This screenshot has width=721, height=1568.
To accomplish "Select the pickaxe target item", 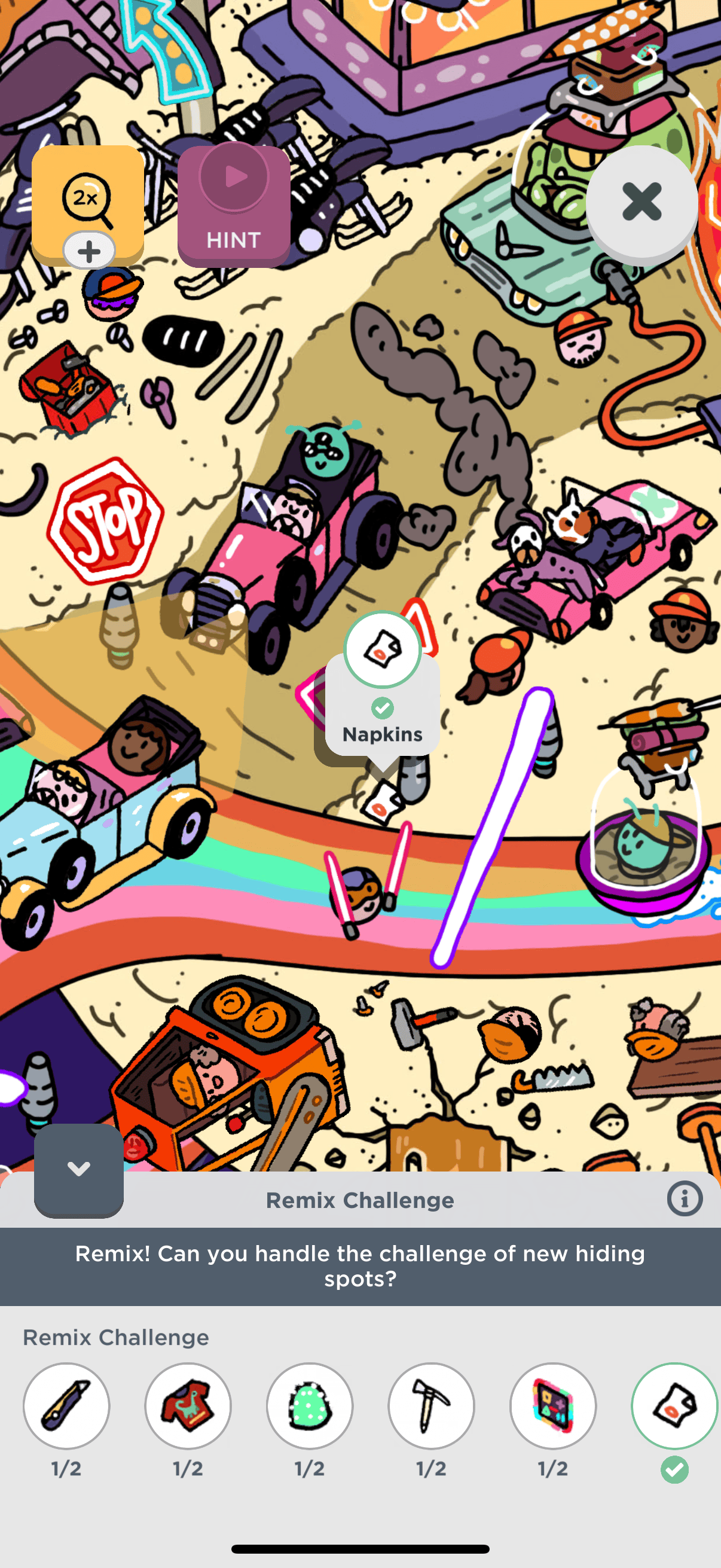I will 432,1405.
